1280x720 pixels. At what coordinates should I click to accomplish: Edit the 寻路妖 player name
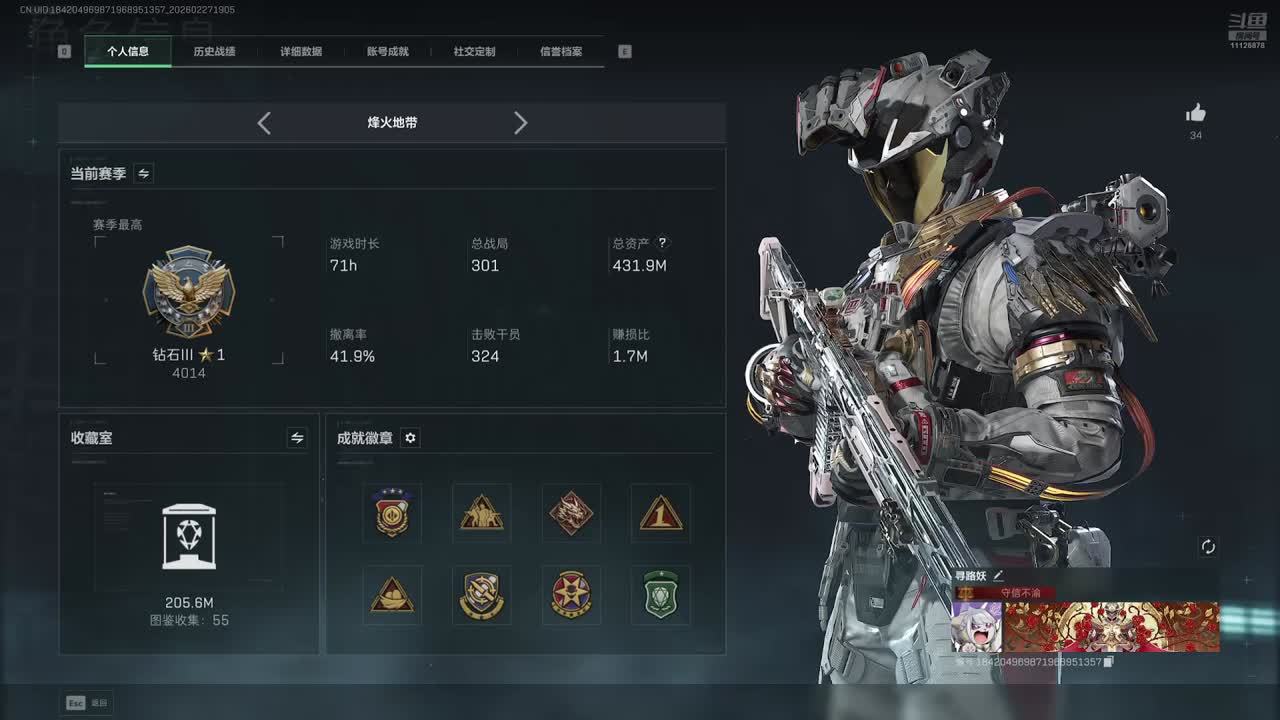(x=998, y=576)
